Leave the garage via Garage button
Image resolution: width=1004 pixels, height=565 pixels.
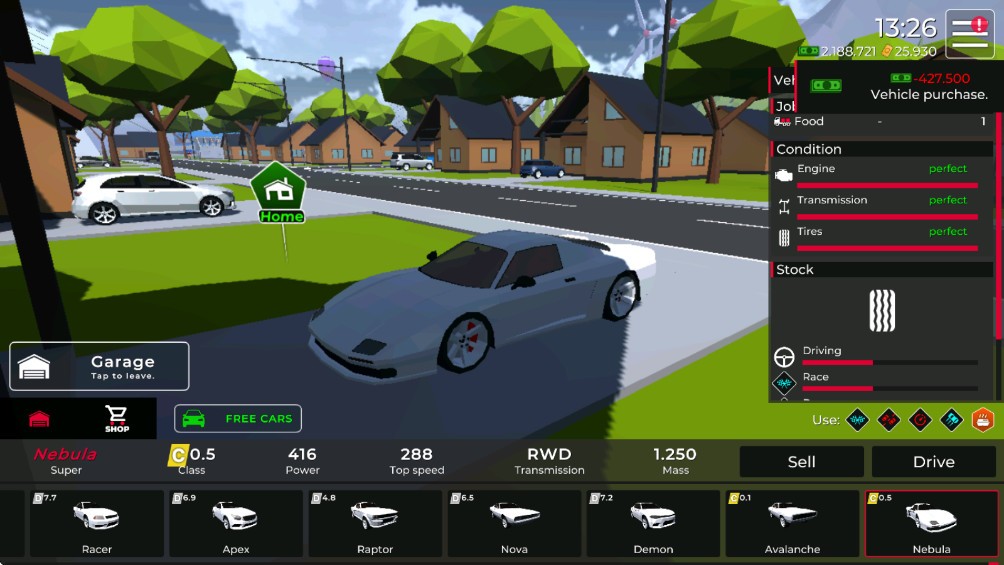tap(99, 366)
